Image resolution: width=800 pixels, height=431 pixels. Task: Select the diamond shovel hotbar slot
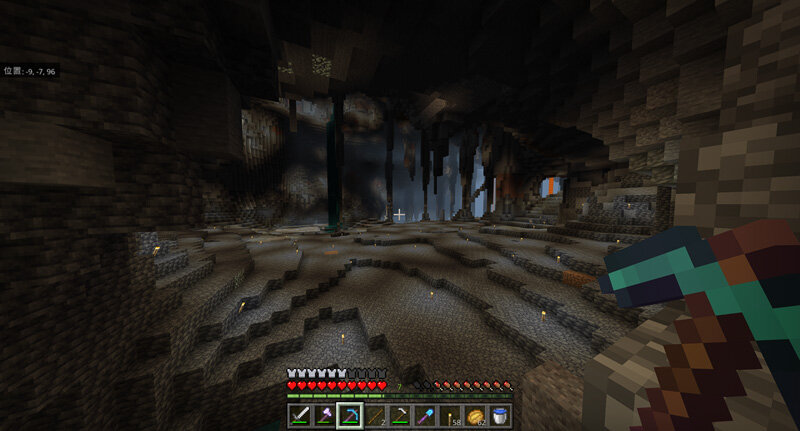[425, 414]
